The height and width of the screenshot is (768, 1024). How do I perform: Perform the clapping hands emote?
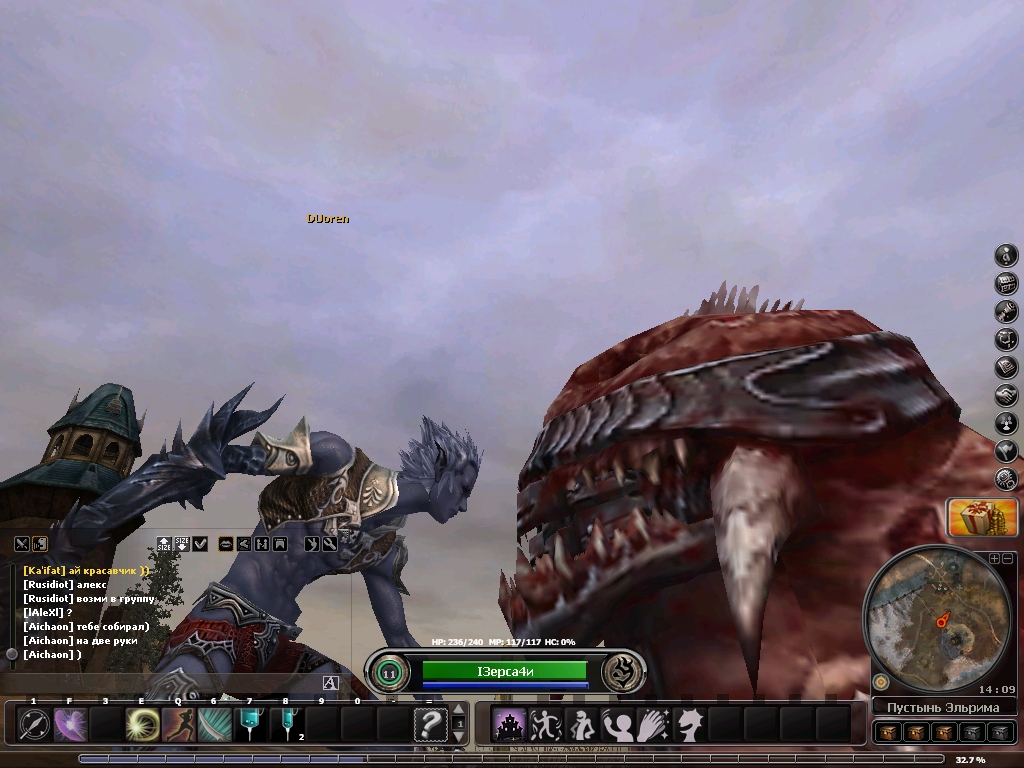(653, 724)
